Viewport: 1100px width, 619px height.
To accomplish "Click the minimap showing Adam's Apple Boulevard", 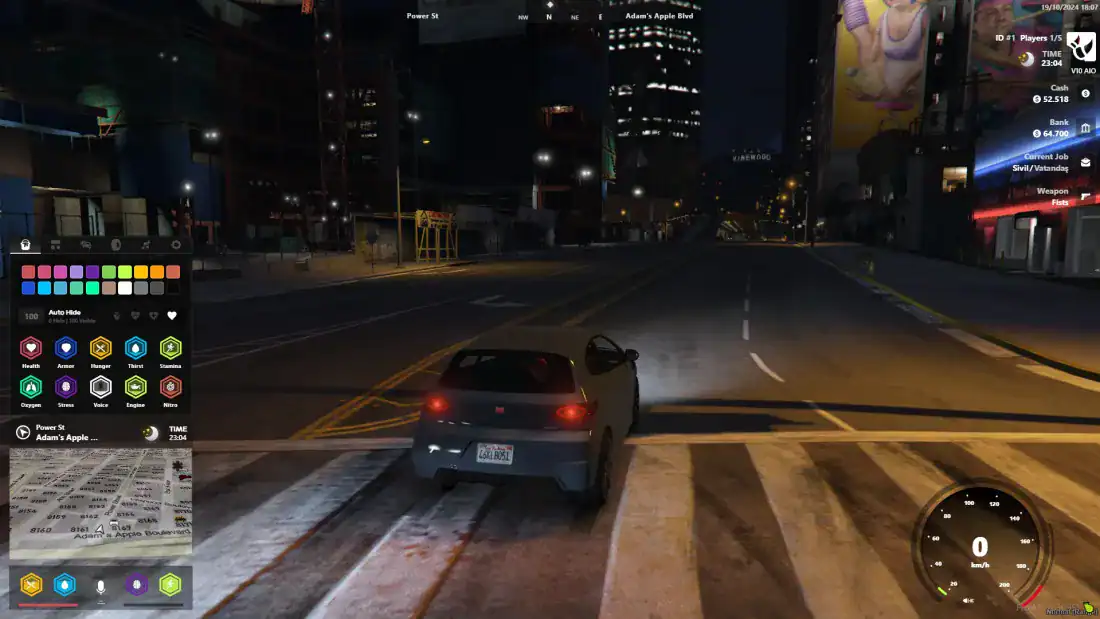I will tap(100, 503).
